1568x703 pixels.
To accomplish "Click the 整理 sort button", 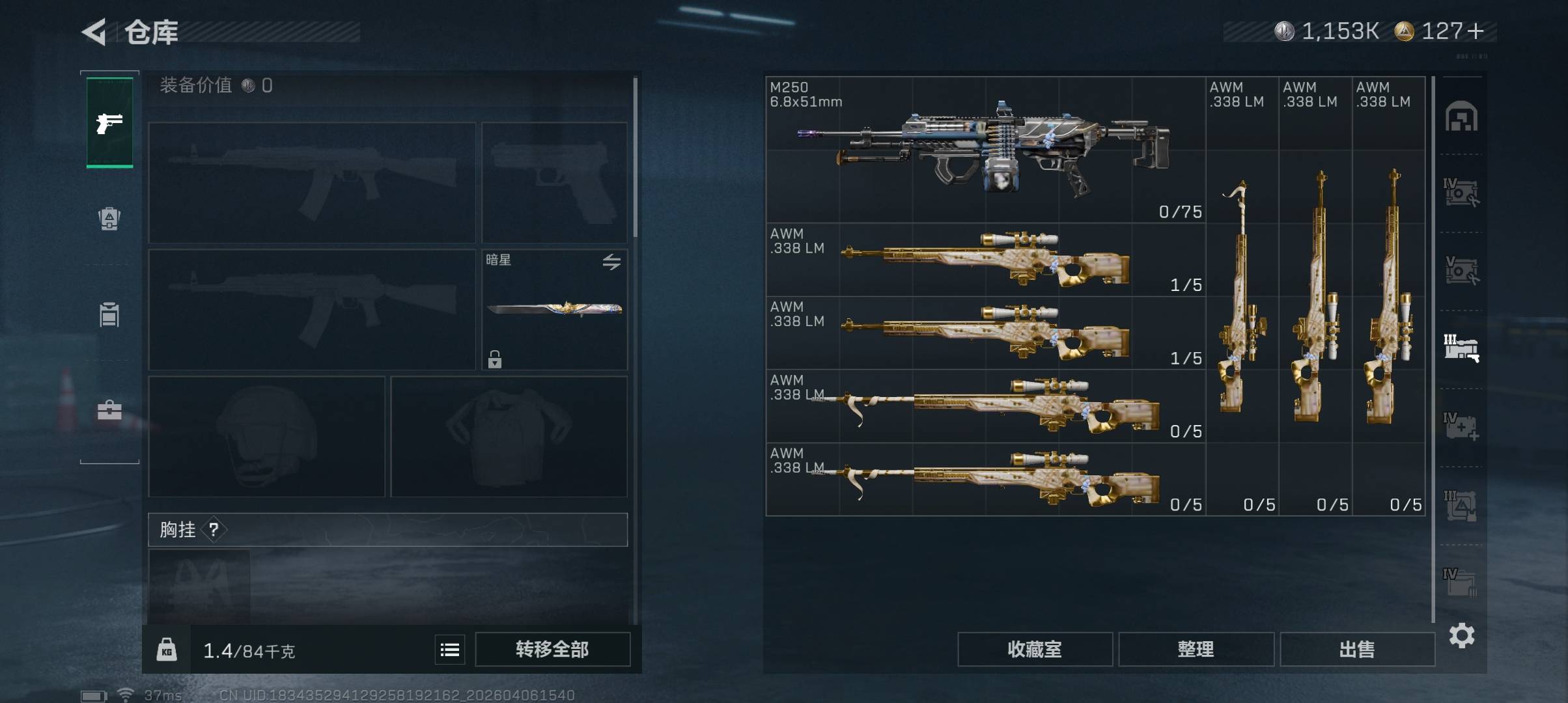I will pyautogui.click(x=1196, y=649).
